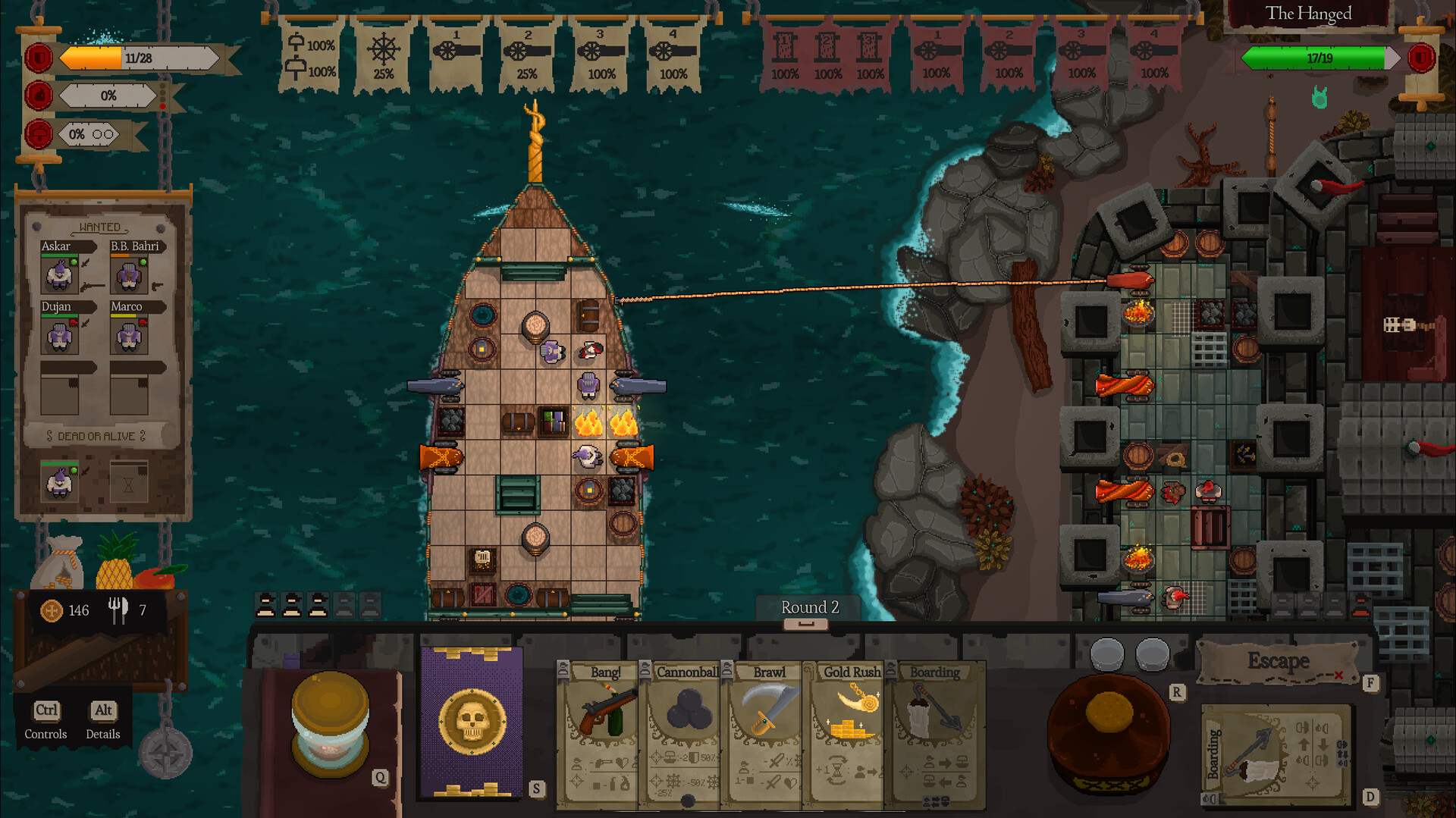Screen dimensions: 1456x818
Task: Open the skull coin deck
Action: (x=472, y=721)
